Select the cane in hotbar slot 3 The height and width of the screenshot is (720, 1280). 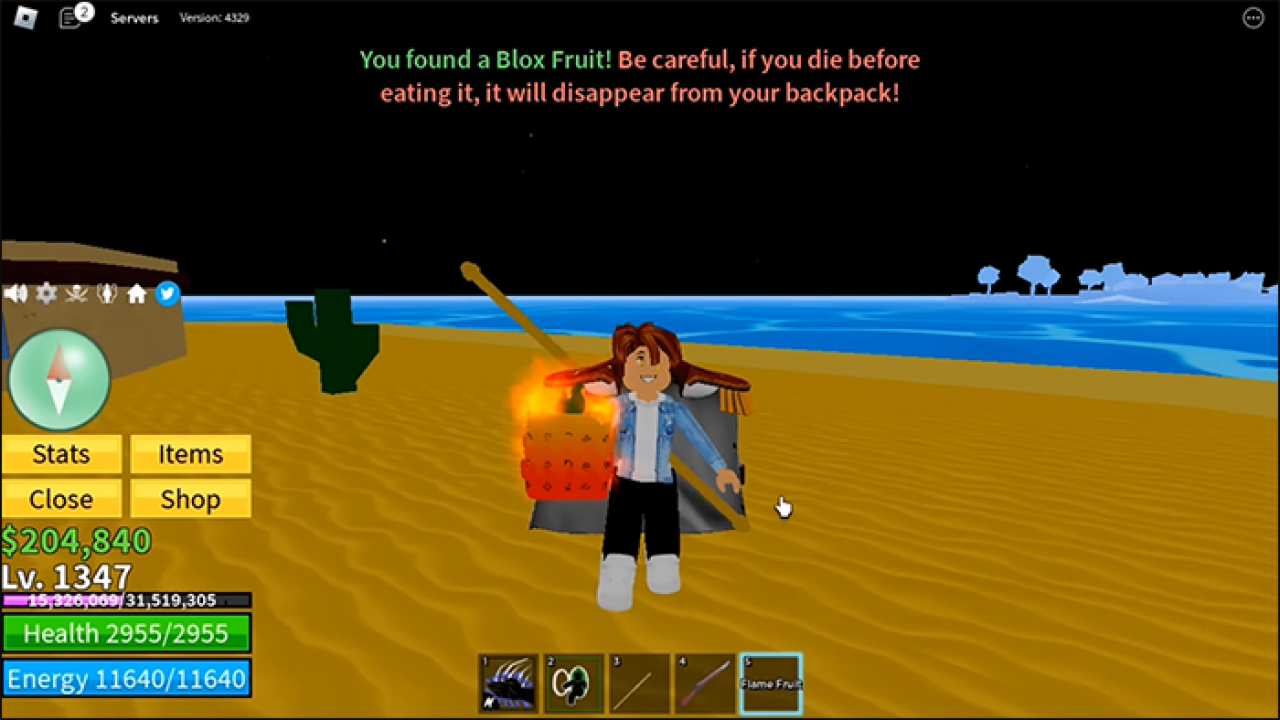coord(639,683)
